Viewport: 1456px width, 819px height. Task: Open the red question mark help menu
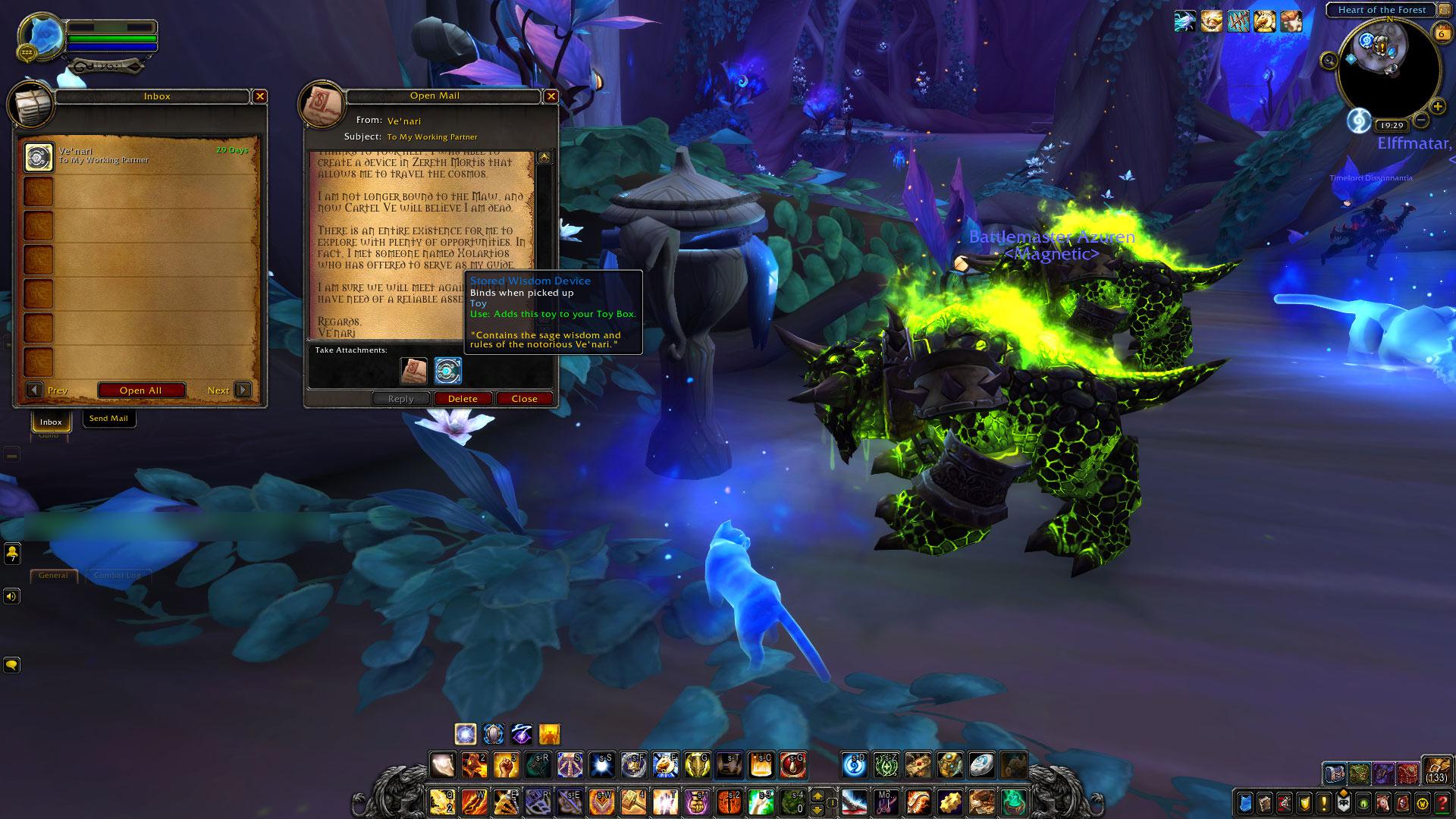point(1442,802)
